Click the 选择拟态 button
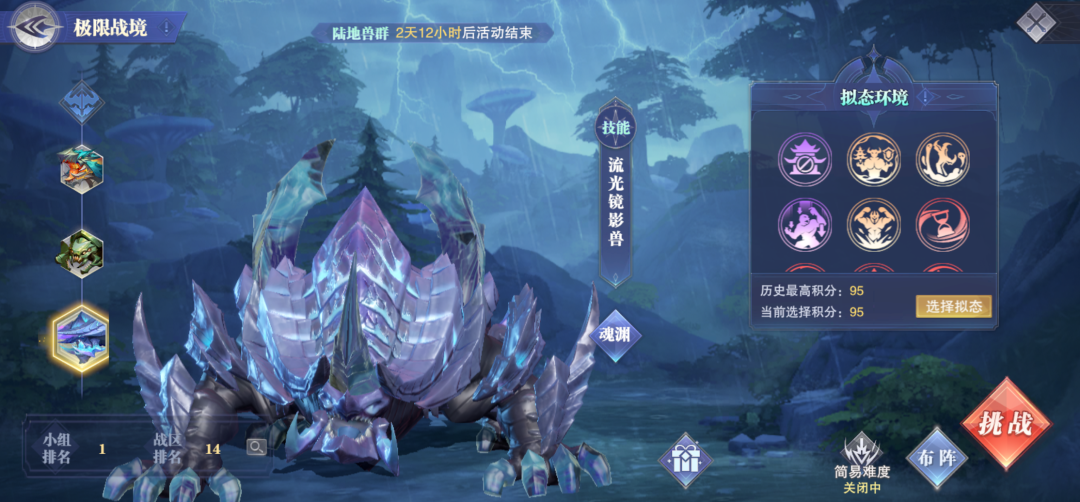The width and height of the screenshot is (1080, 502). pyautogui.click(x=953, y=306)
